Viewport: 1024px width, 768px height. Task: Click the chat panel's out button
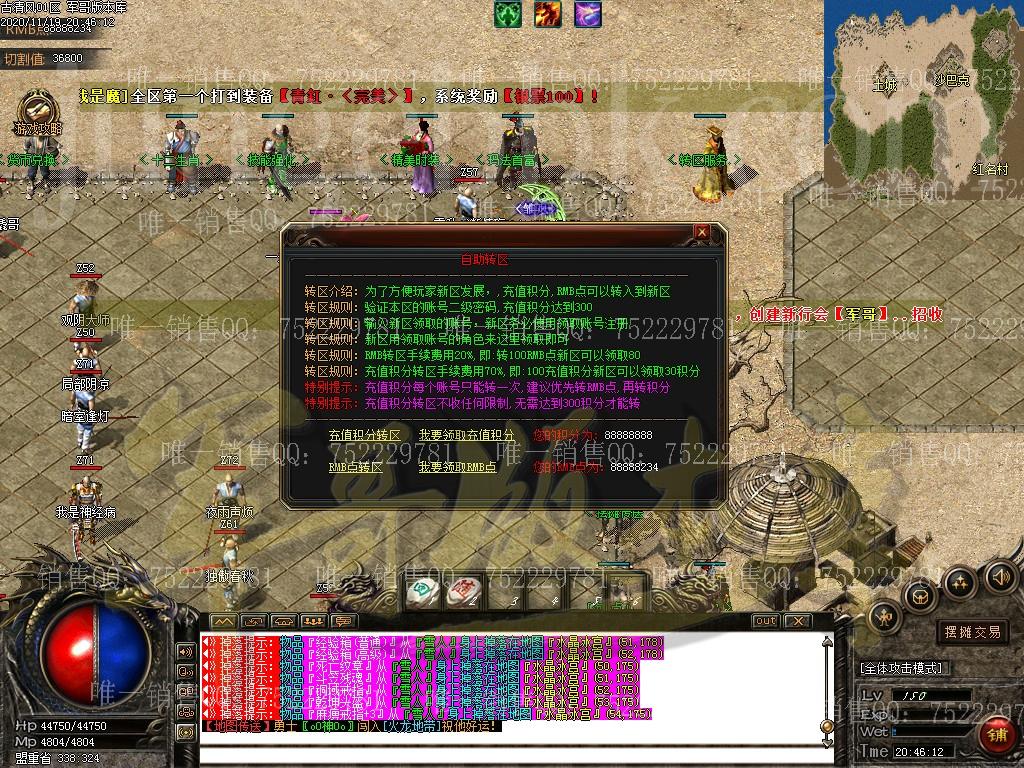(765, 621)
